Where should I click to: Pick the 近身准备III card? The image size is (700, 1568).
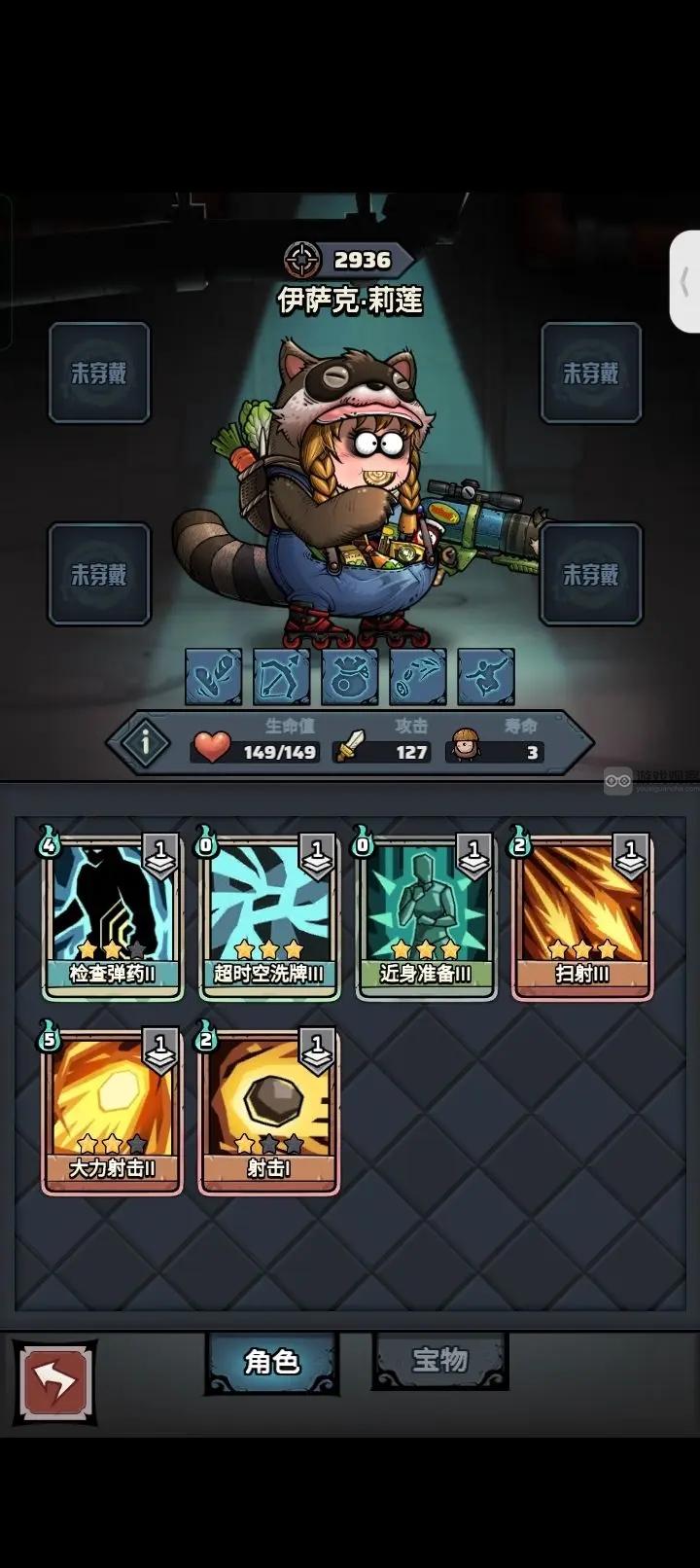426,914
